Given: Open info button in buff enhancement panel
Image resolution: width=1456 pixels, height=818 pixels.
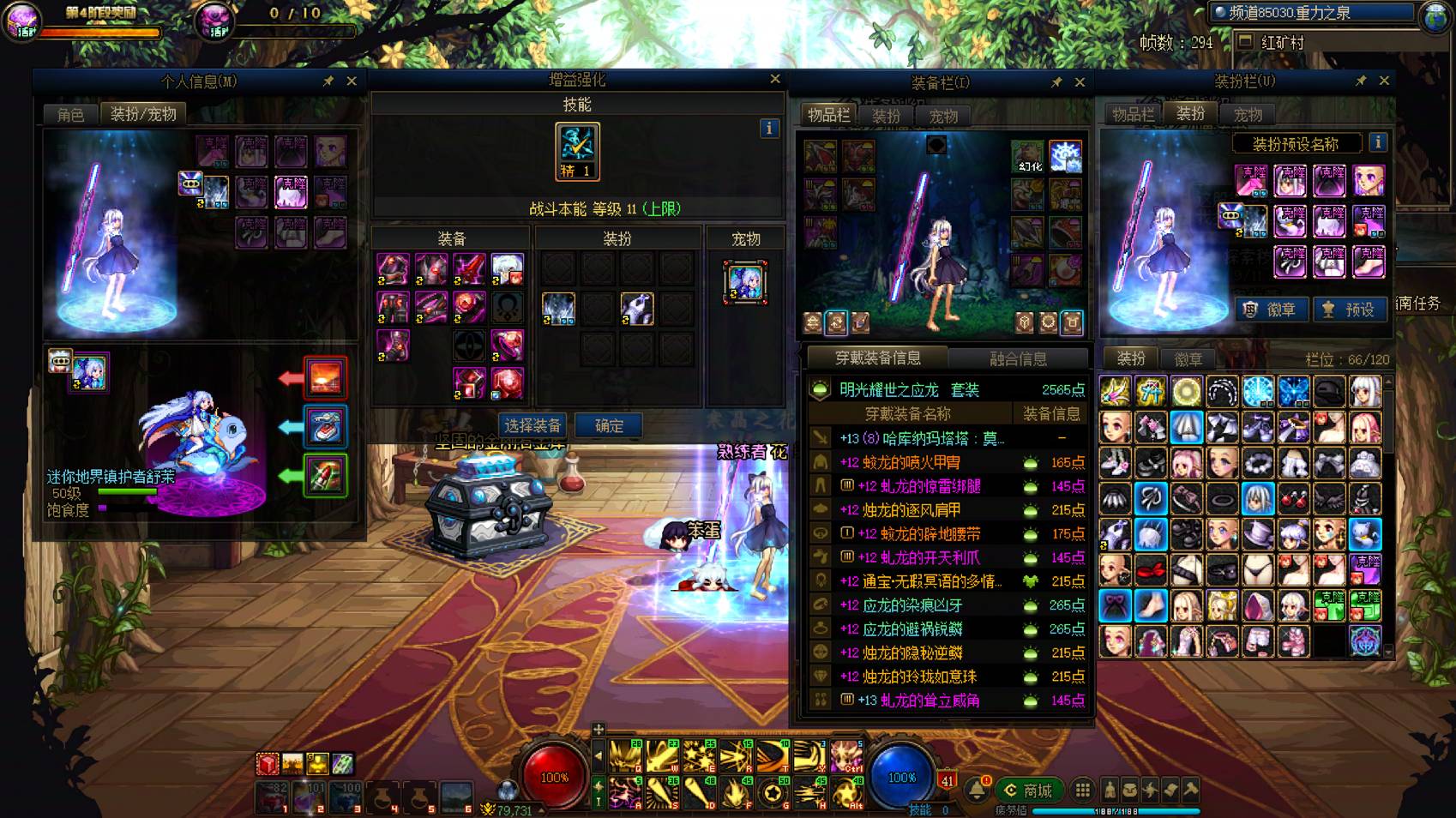Looking at the screenshot, I should tap(769, 128).
